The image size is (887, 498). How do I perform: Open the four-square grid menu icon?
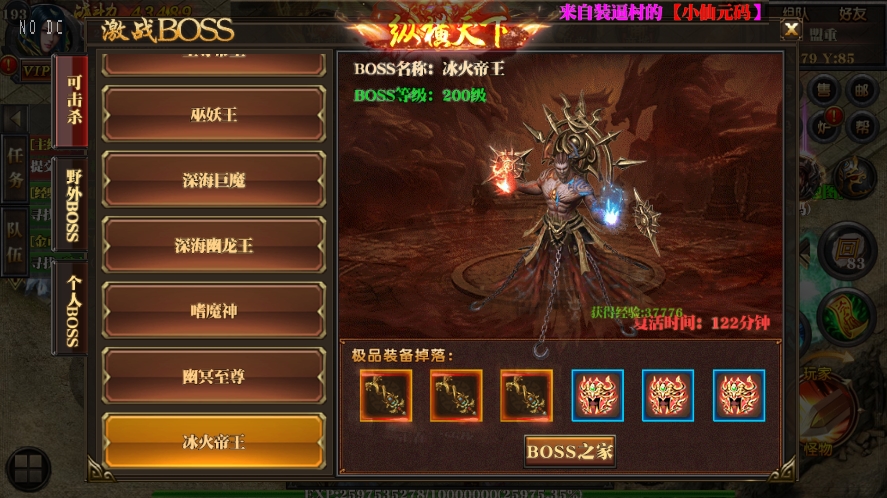click(27, 470)
